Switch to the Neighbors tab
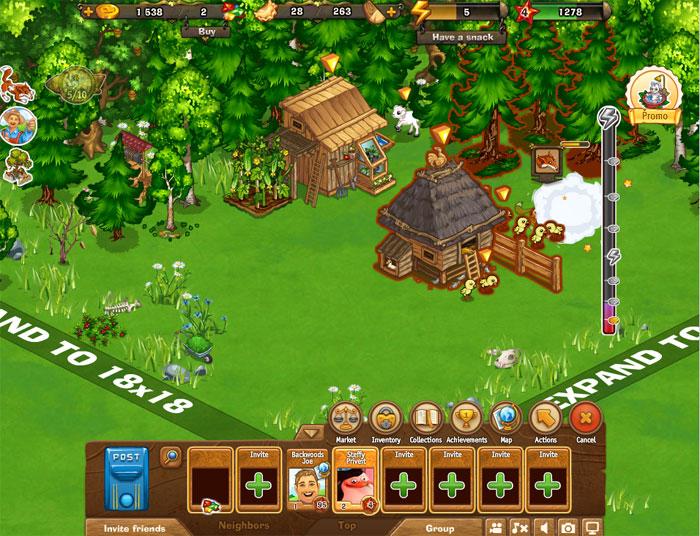Screen dimensions: 700x536 coord(244,525)
